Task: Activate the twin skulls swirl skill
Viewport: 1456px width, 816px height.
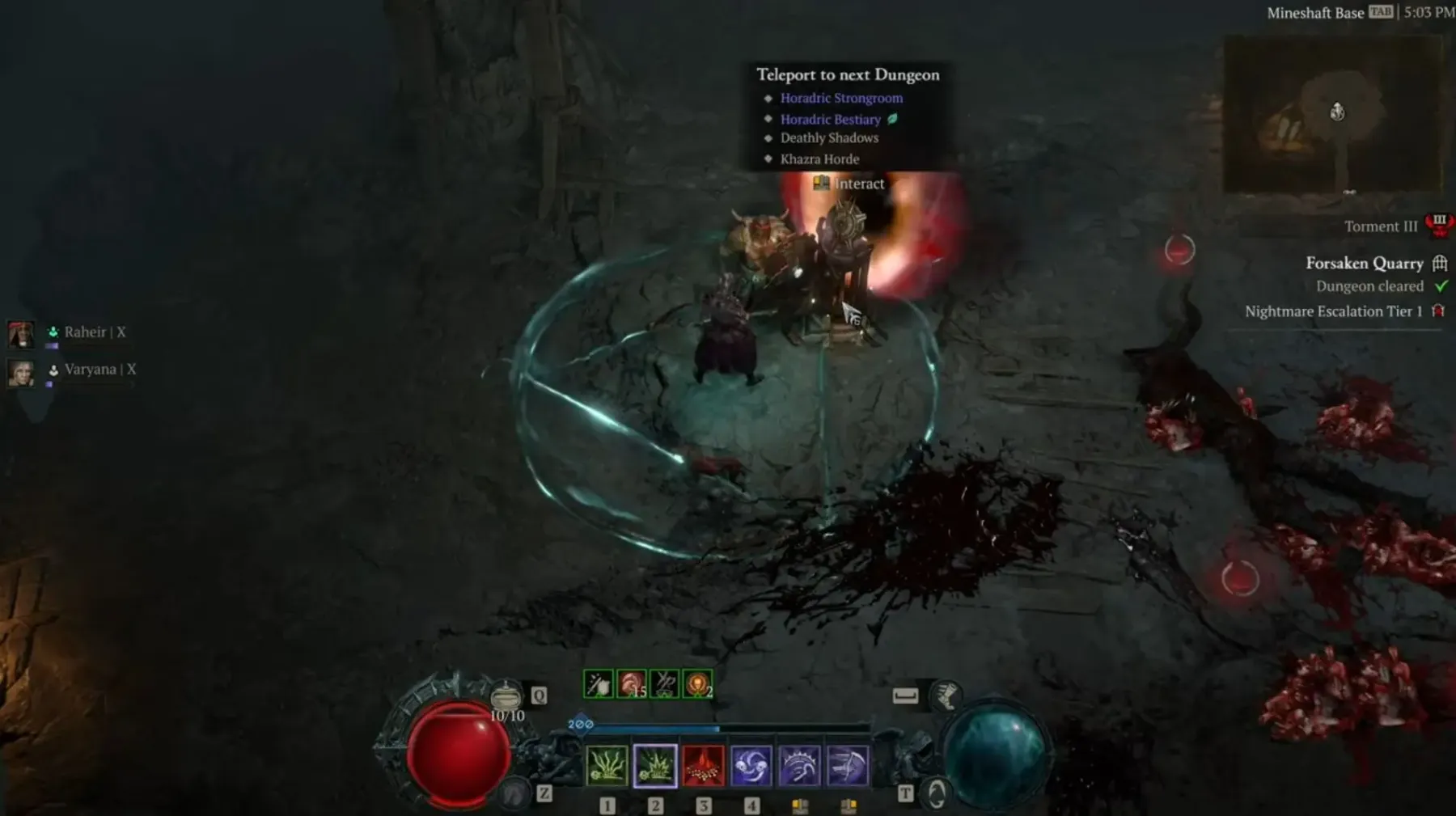Action: click(751, 766)
